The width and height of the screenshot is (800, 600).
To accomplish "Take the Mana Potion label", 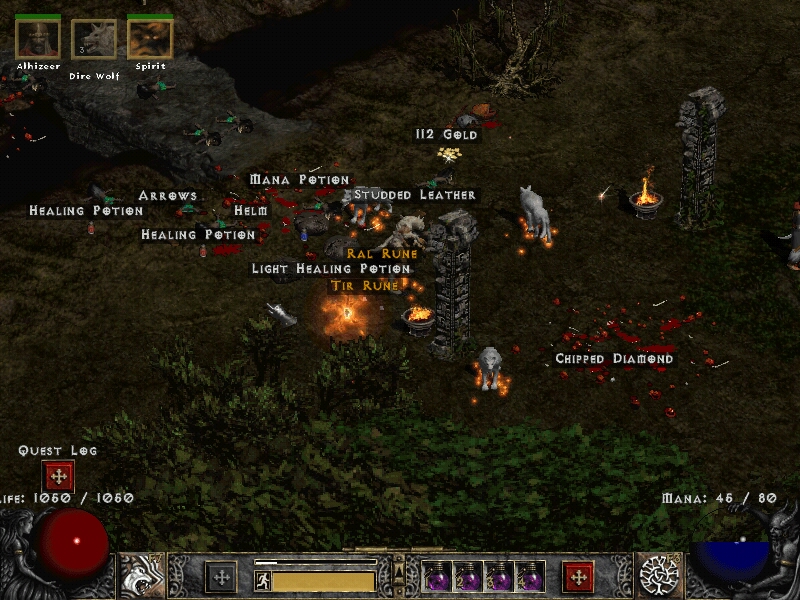I will (x=299, y=180).
